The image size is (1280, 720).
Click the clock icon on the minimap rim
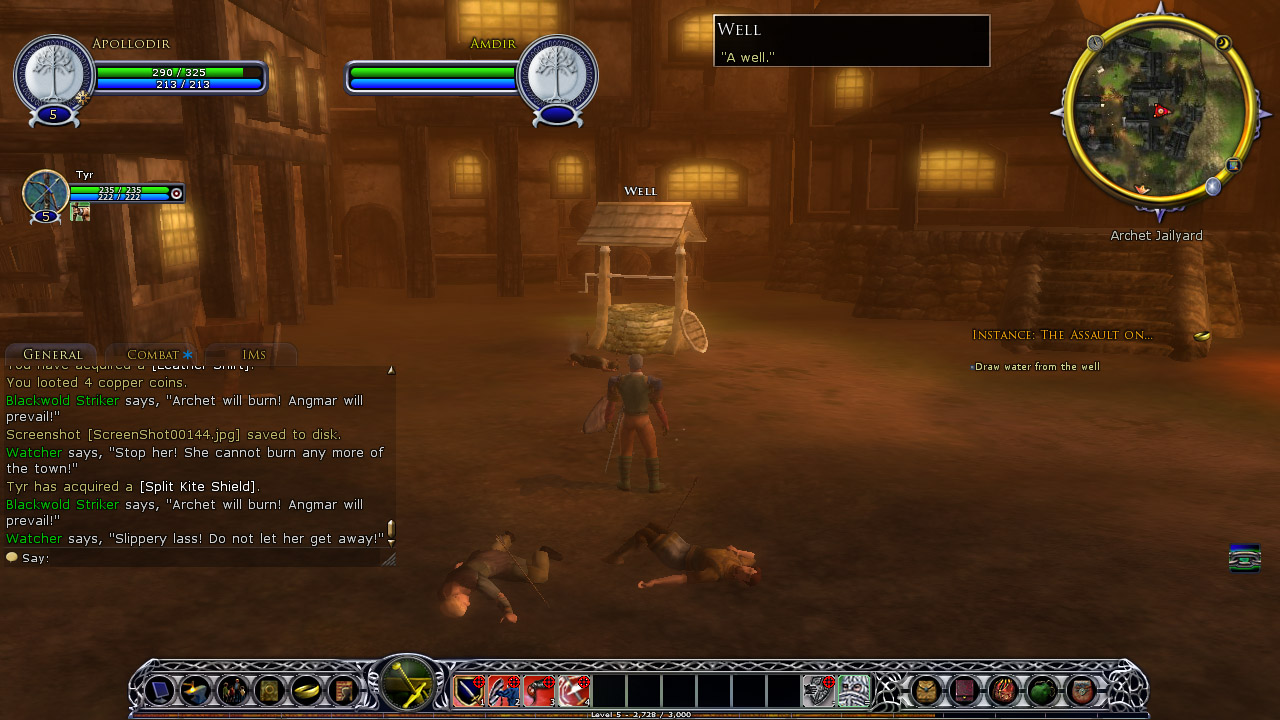(1096, 43)
